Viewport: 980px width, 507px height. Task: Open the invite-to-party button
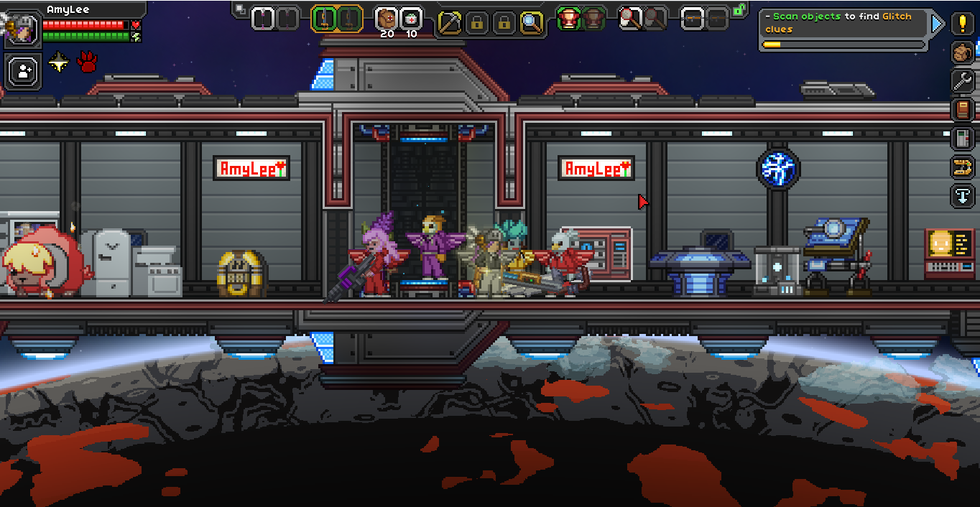click(x=21, y=70)
